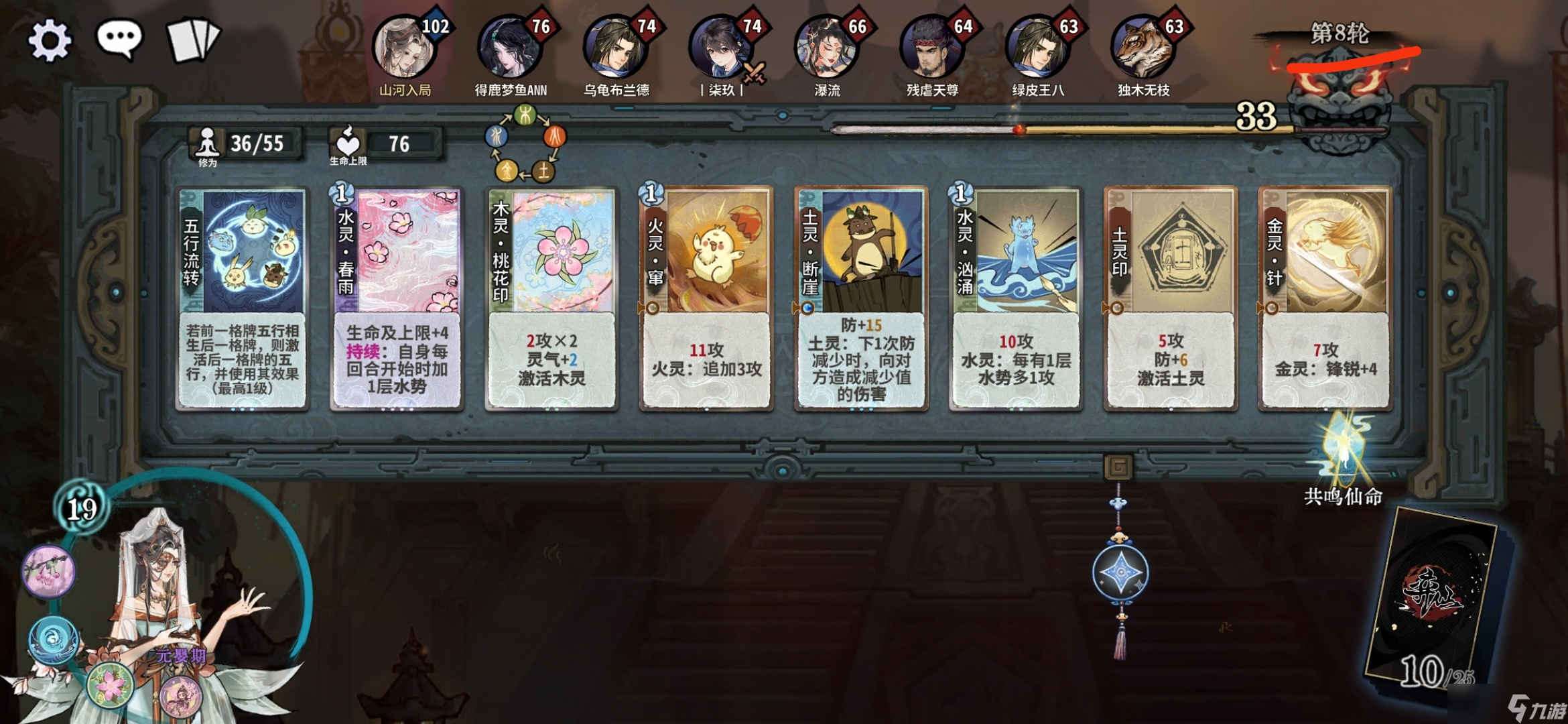Activate the 共鸣仙命 crystal

[1344, 449]
